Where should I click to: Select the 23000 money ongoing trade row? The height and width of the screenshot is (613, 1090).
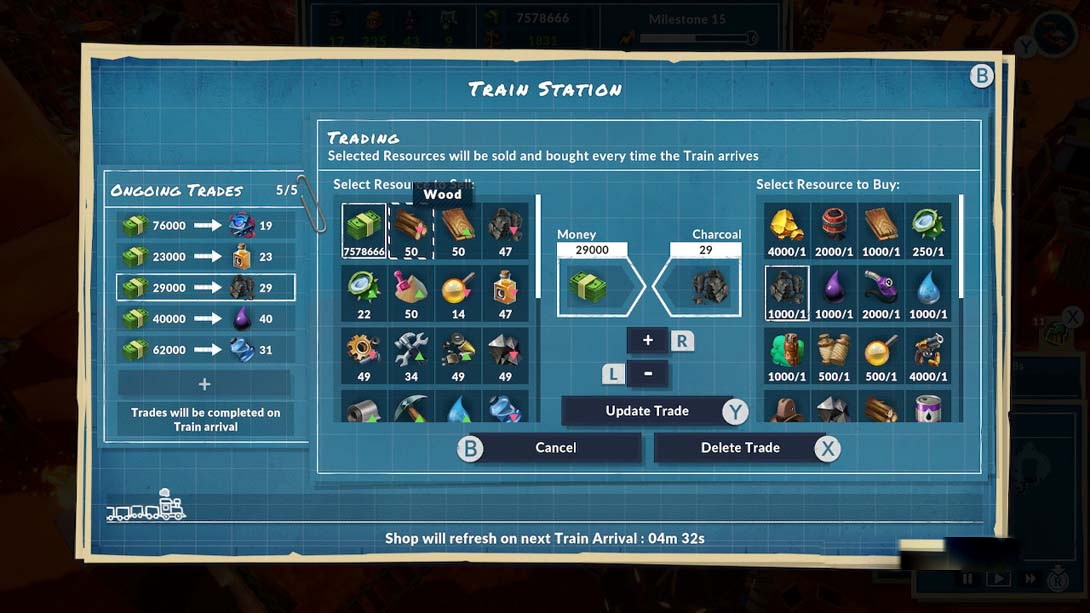click(205, 257)
